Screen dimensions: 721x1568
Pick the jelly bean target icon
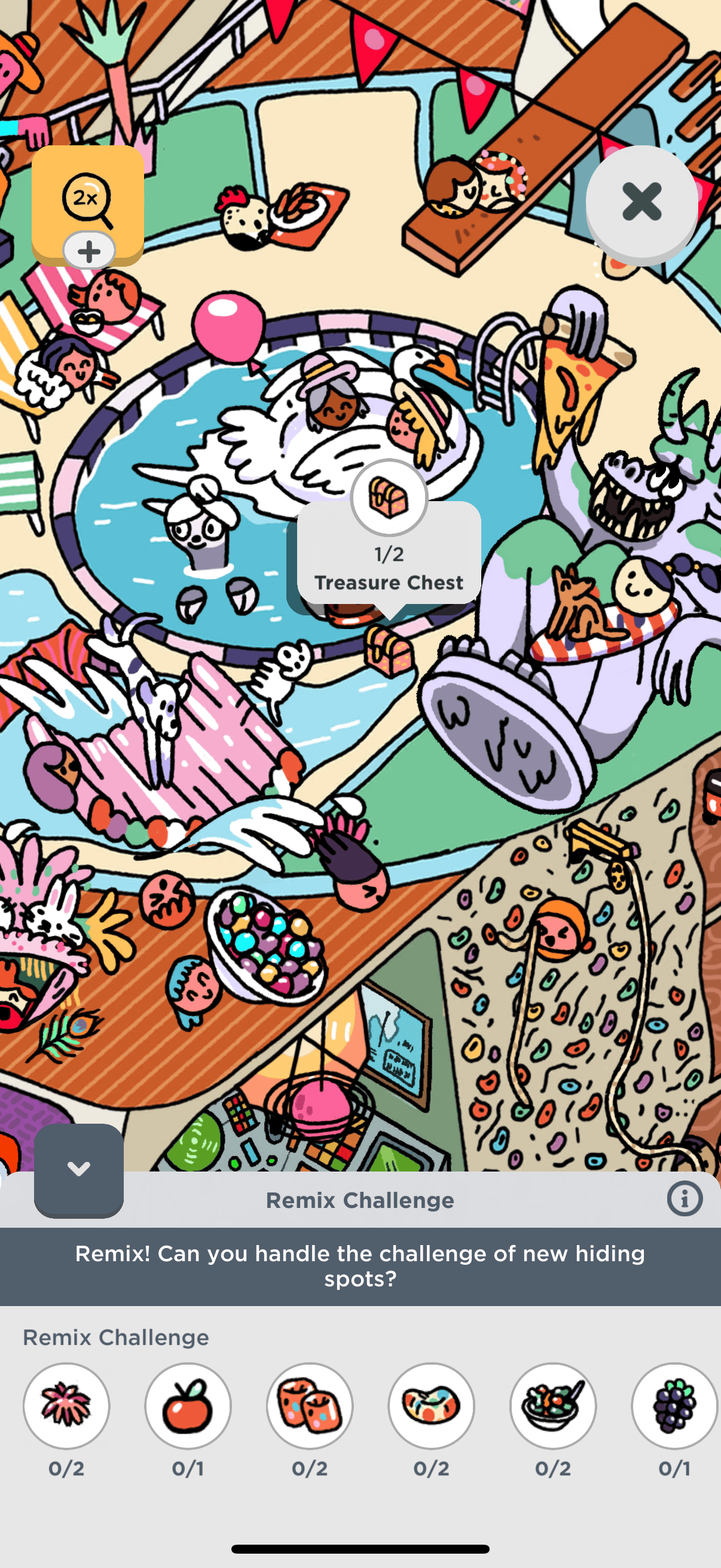point(432,1405)
